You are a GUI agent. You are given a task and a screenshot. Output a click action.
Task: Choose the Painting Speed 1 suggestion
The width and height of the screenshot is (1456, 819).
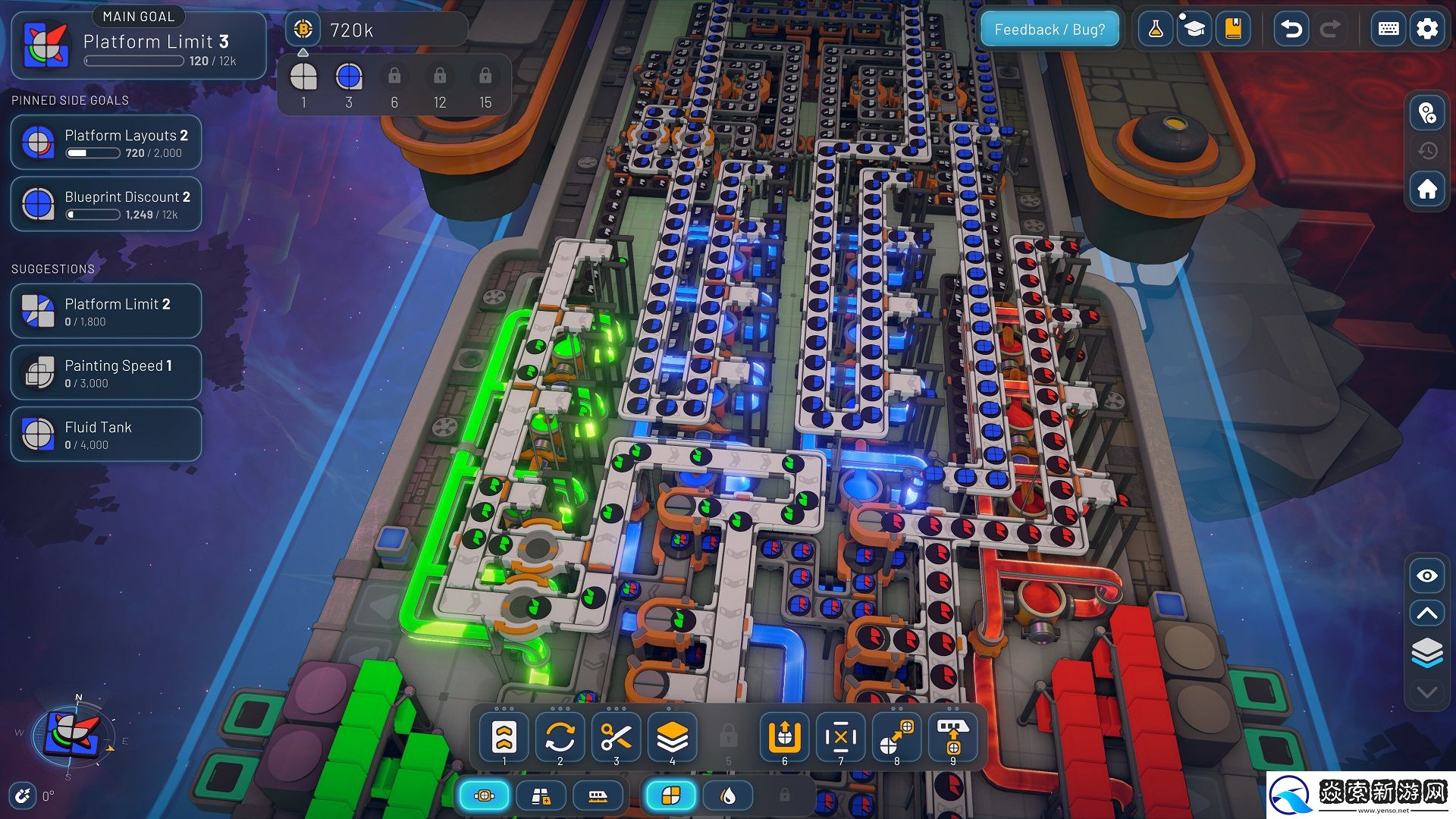click(106, 372)
